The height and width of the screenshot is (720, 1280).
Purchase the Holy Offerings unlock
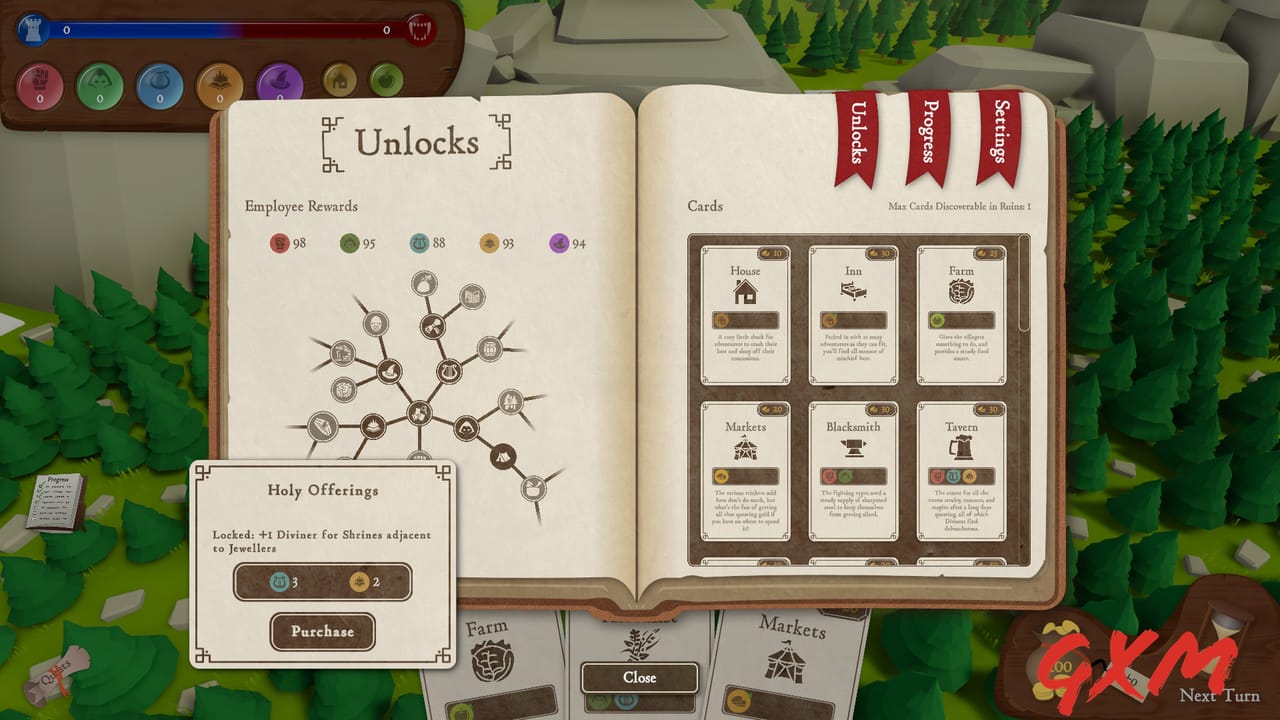click(x=322, y=632)
